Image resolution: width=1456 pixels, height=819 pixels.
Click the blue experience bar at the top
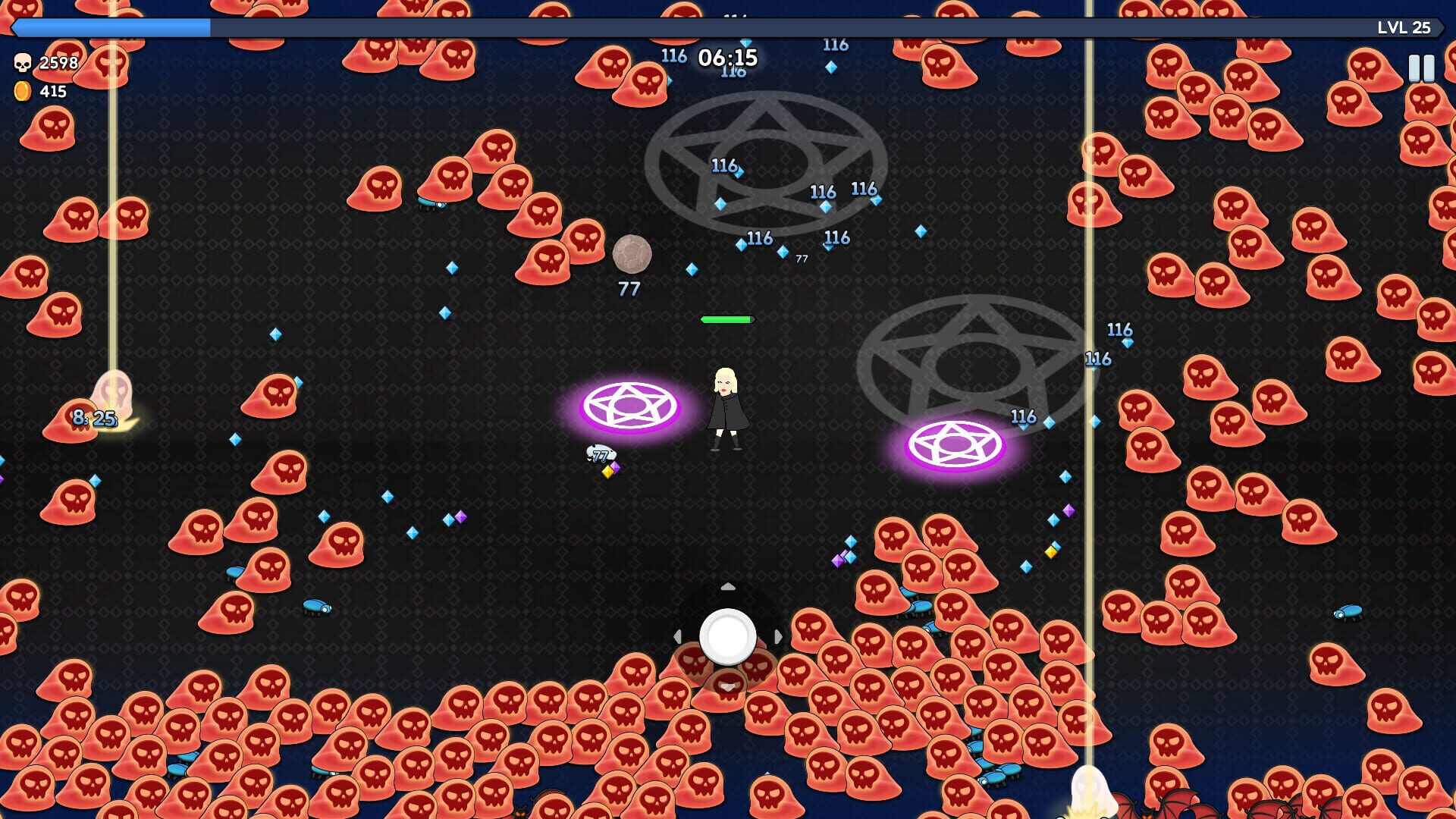114,27
